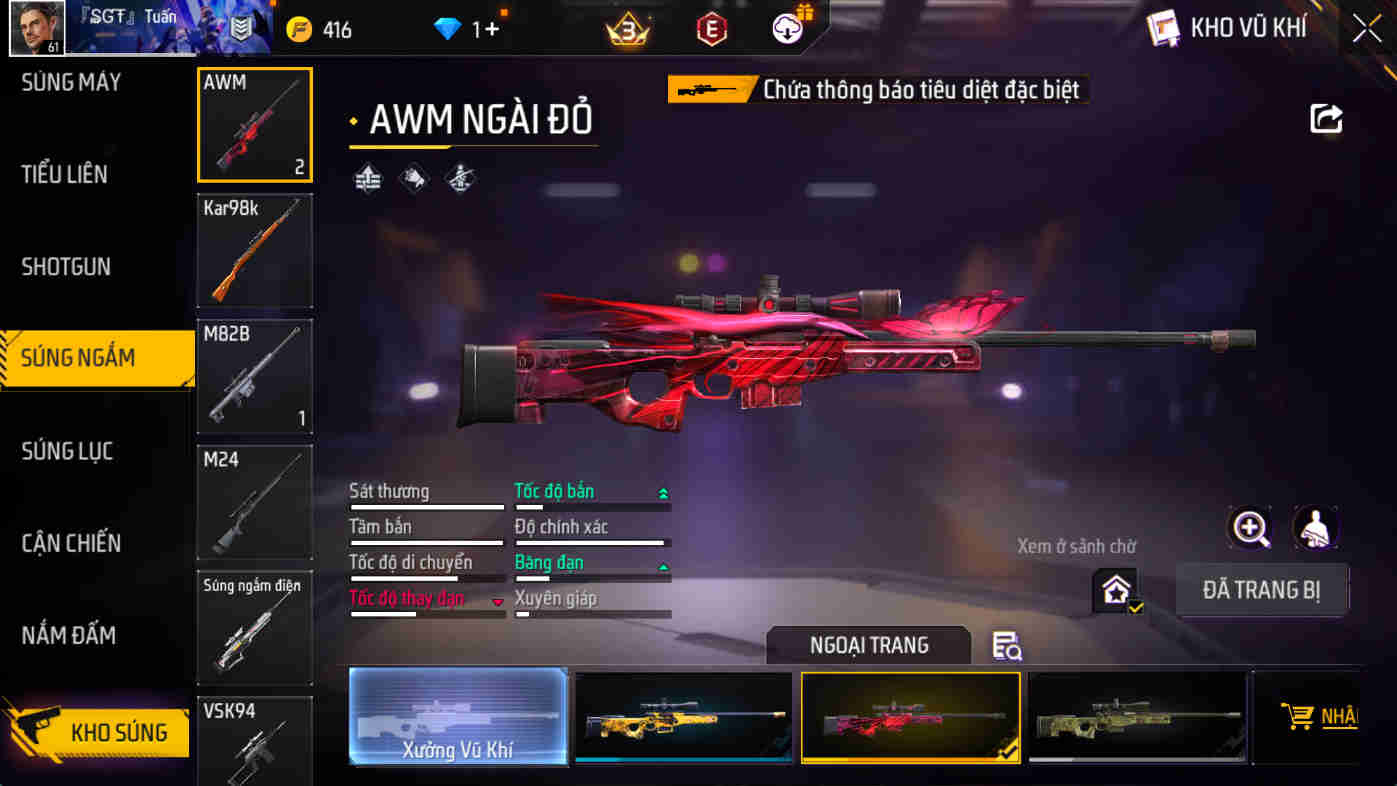Toggle the first weapon attribute diamond icon
This screenshot has height=786, width=1397.
[367, 178]
